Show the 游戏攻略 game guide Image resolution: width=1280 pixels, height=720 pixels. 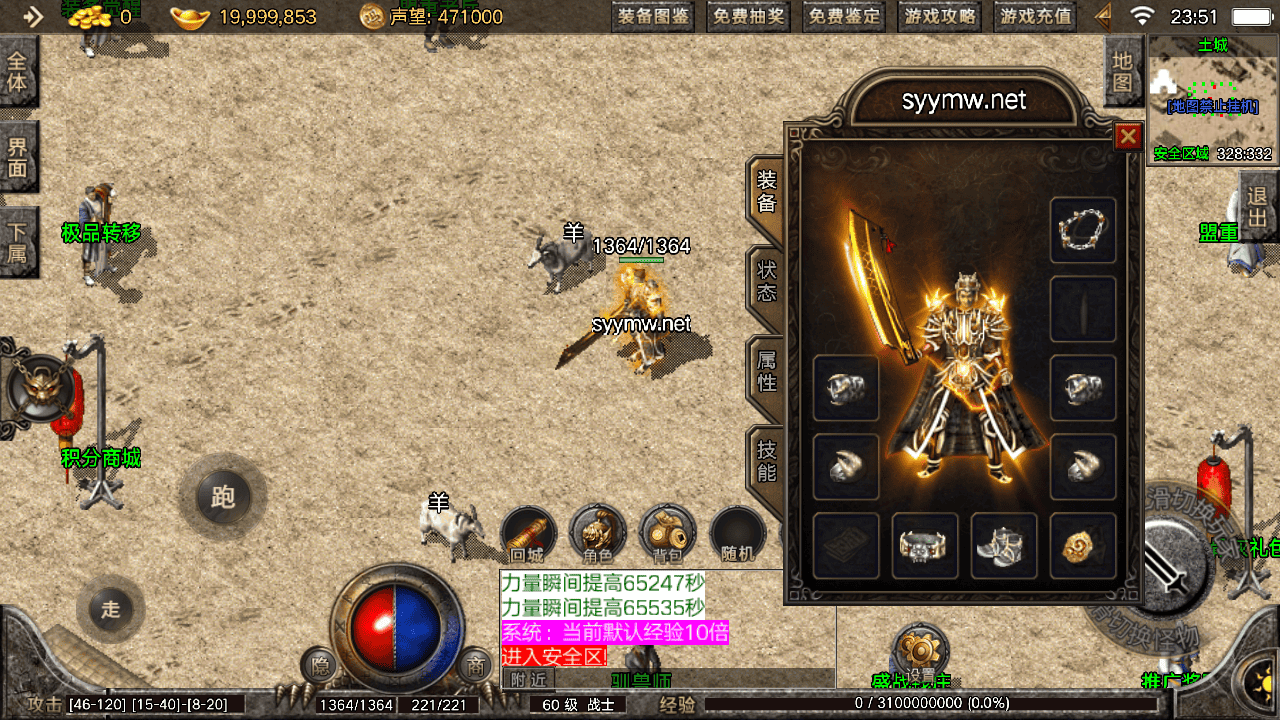(940, 16)
